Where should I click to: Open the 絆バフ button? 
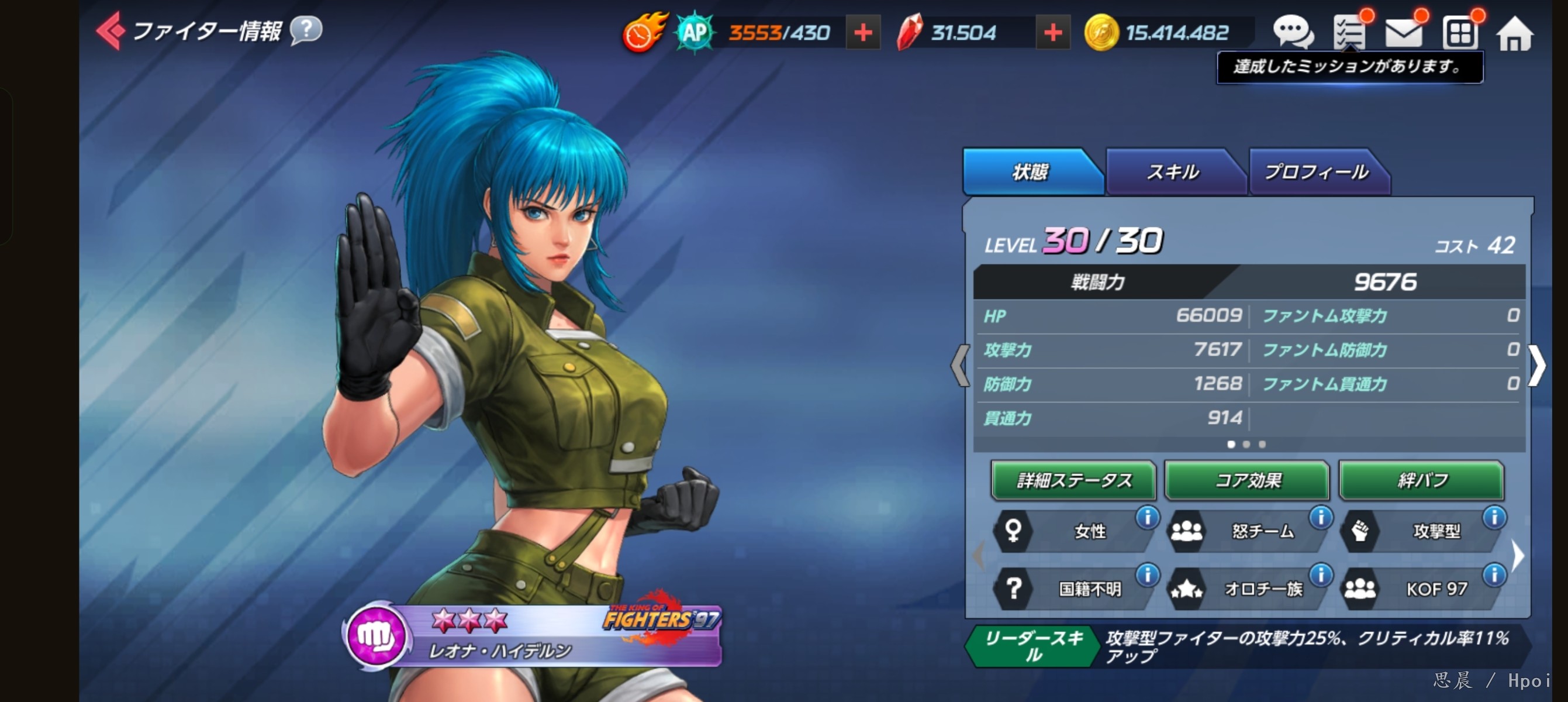coord(1421,480)
